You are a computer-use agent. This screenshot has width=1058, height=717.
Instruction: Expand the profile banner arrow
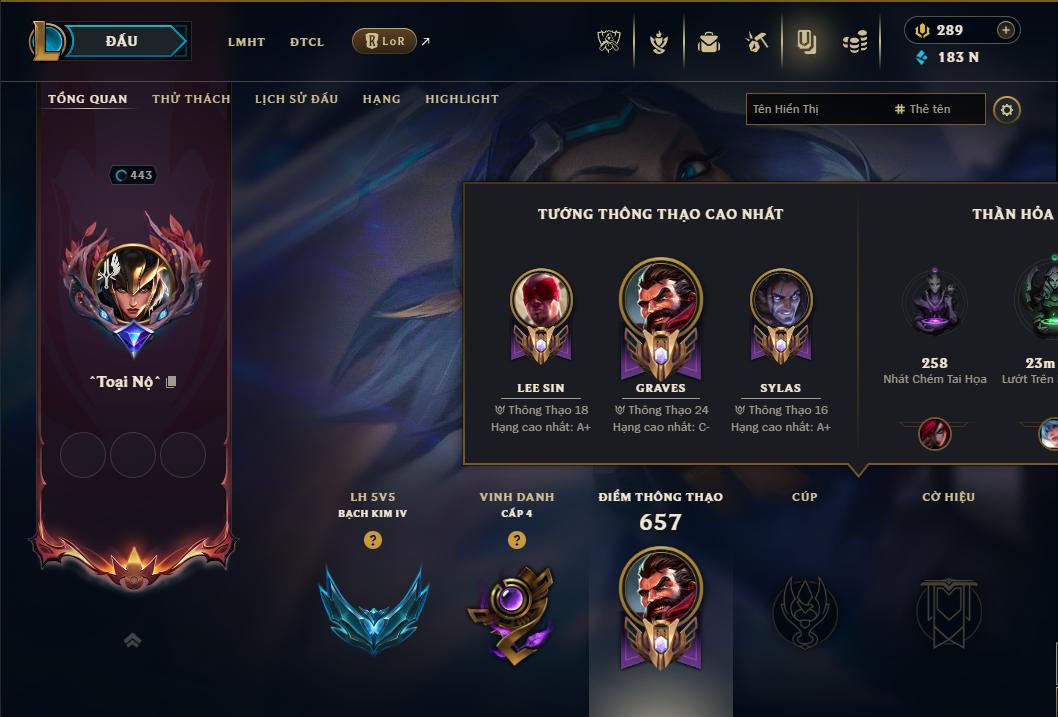pos(132,641)
